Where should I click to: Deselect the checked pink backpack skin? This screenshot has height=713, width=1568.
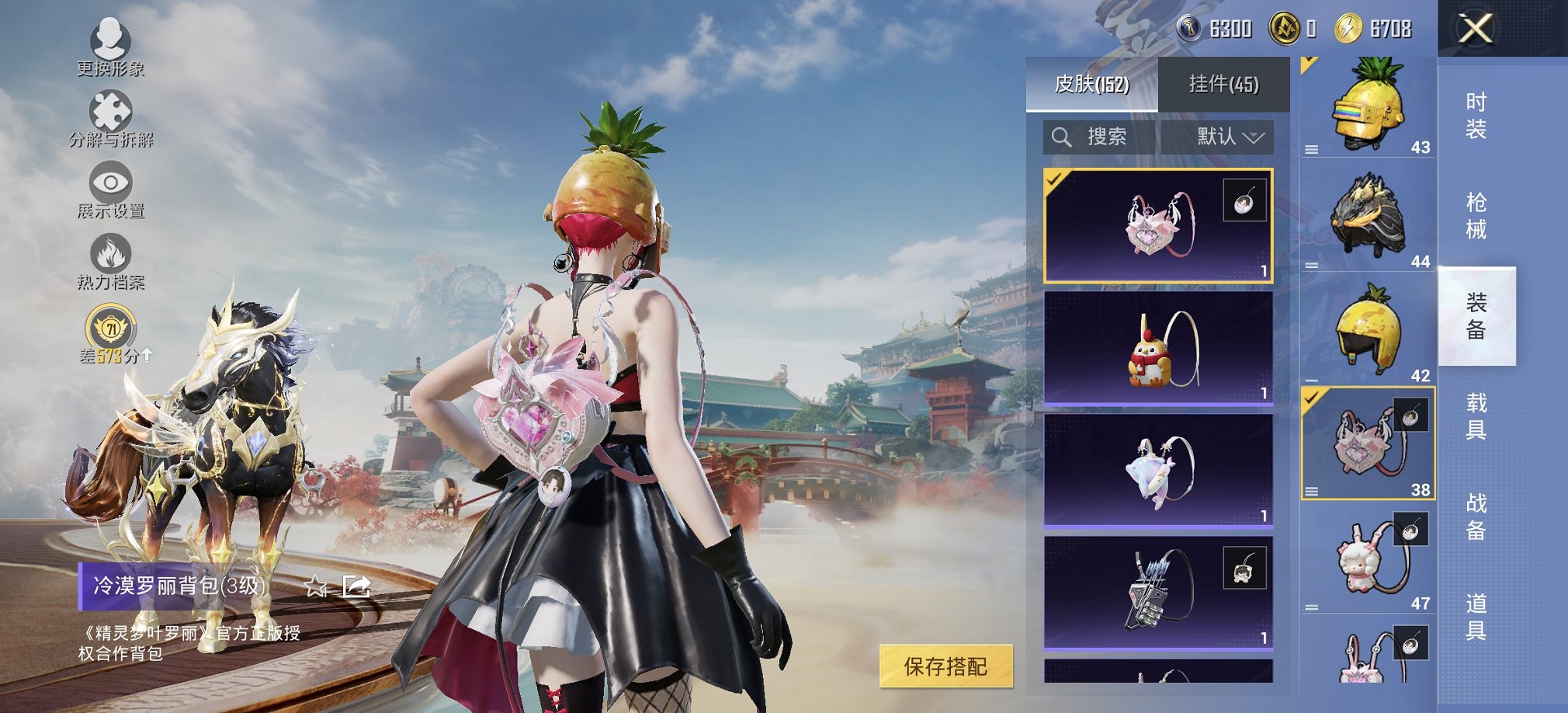(1157, 225)
